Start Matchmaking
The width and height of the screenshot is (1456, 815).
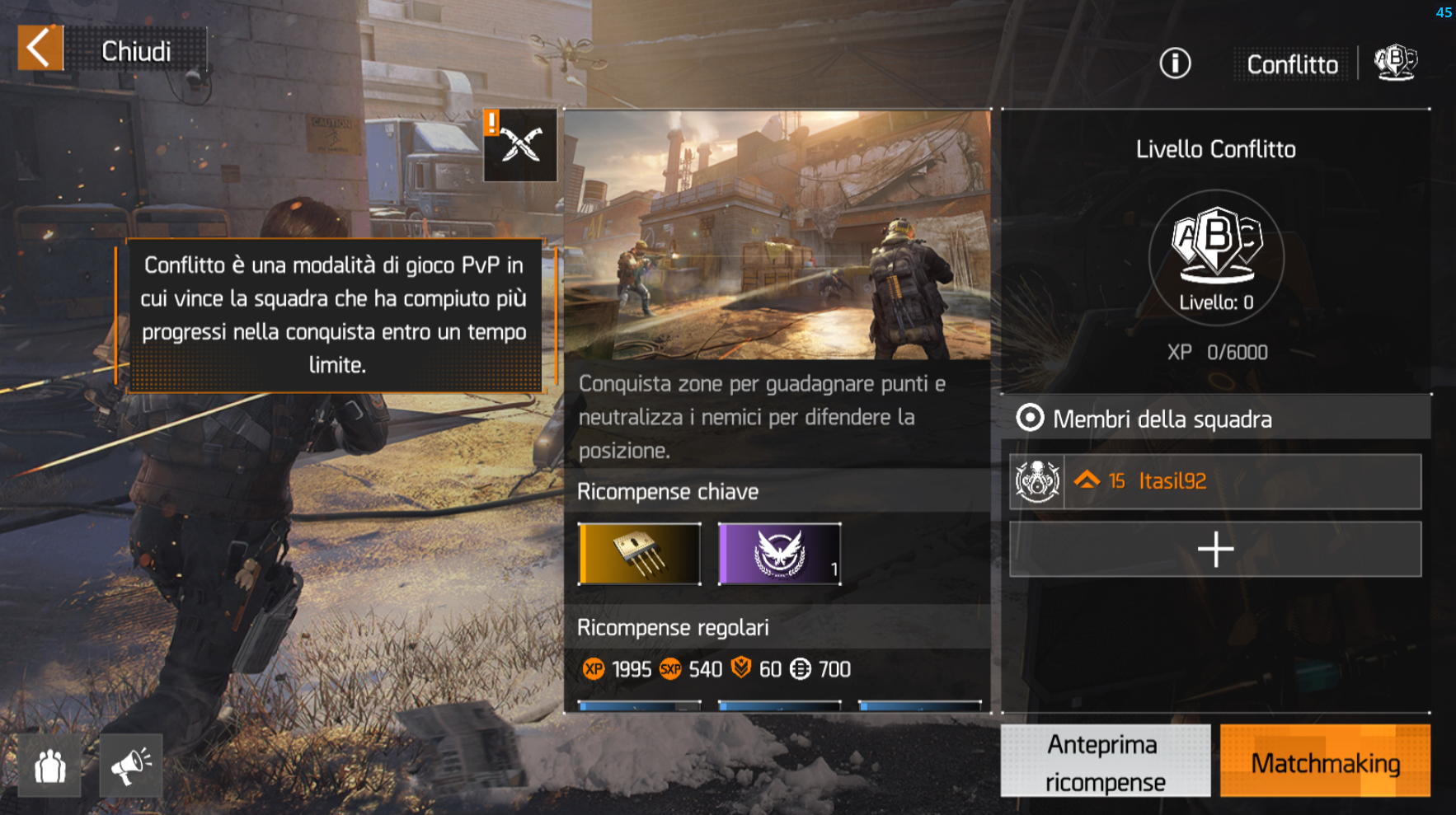coord(1325,761)
